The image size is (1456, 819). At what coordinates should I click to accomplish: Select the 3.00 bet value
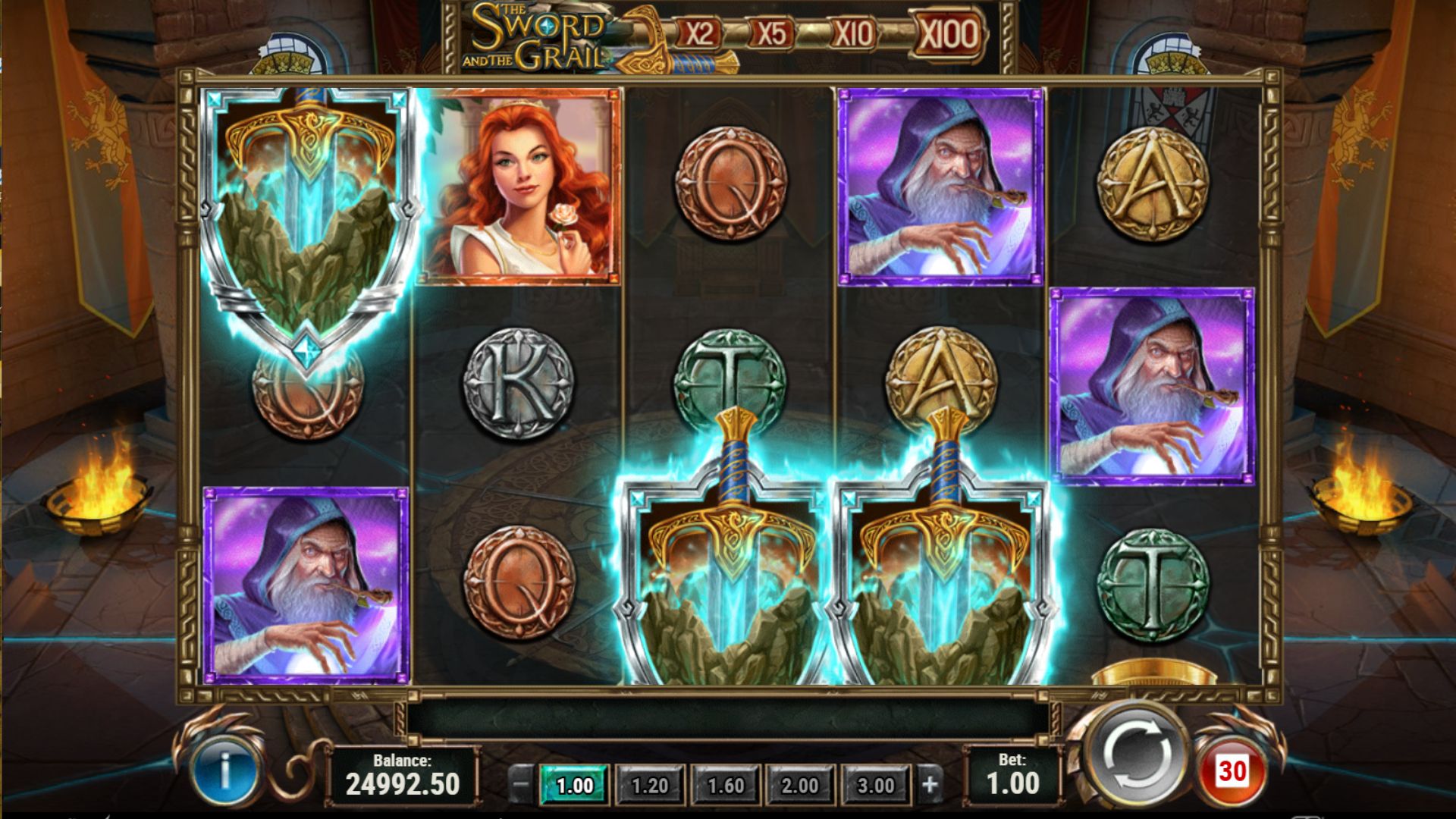coord(875,785)
